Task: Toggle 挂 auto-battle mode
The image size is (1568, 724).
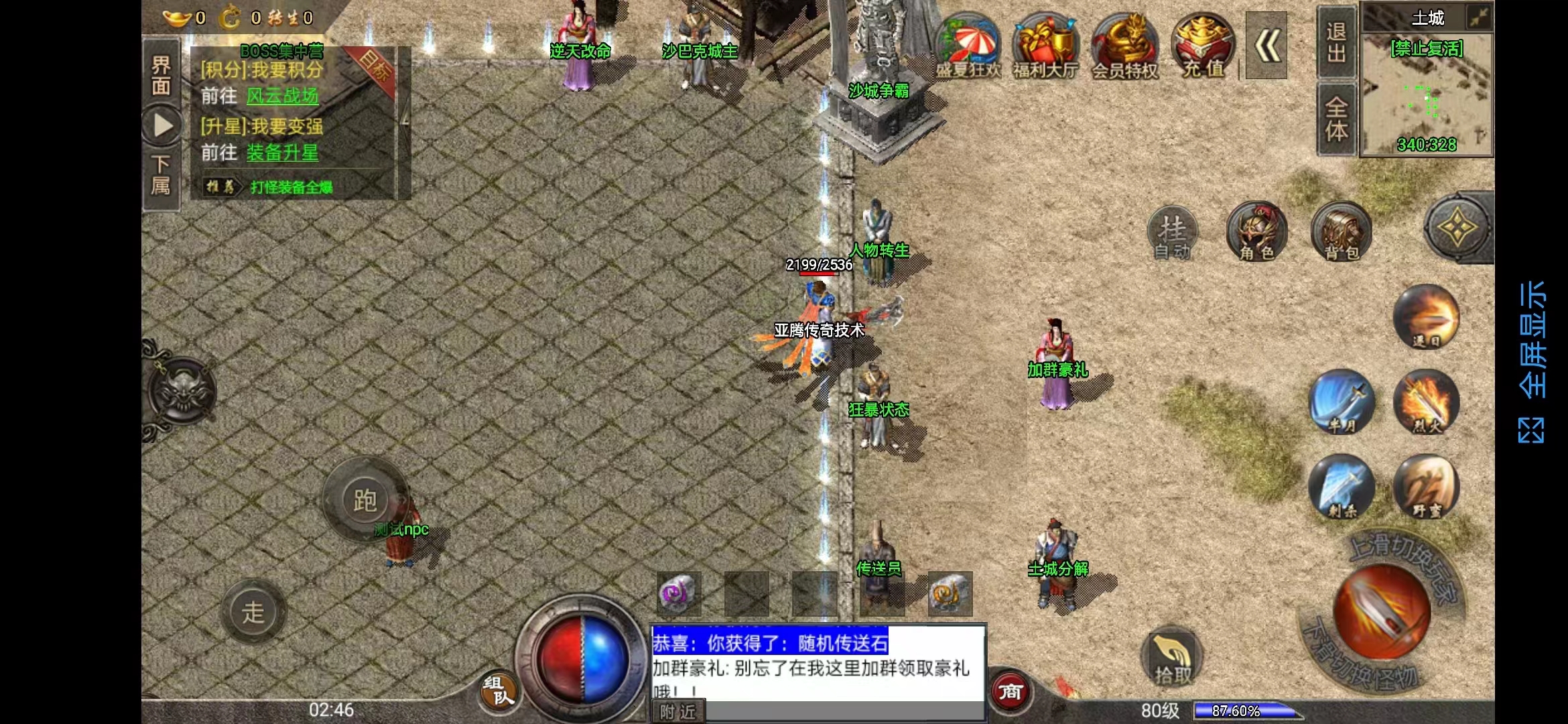Action: (x=1173, y=233)
